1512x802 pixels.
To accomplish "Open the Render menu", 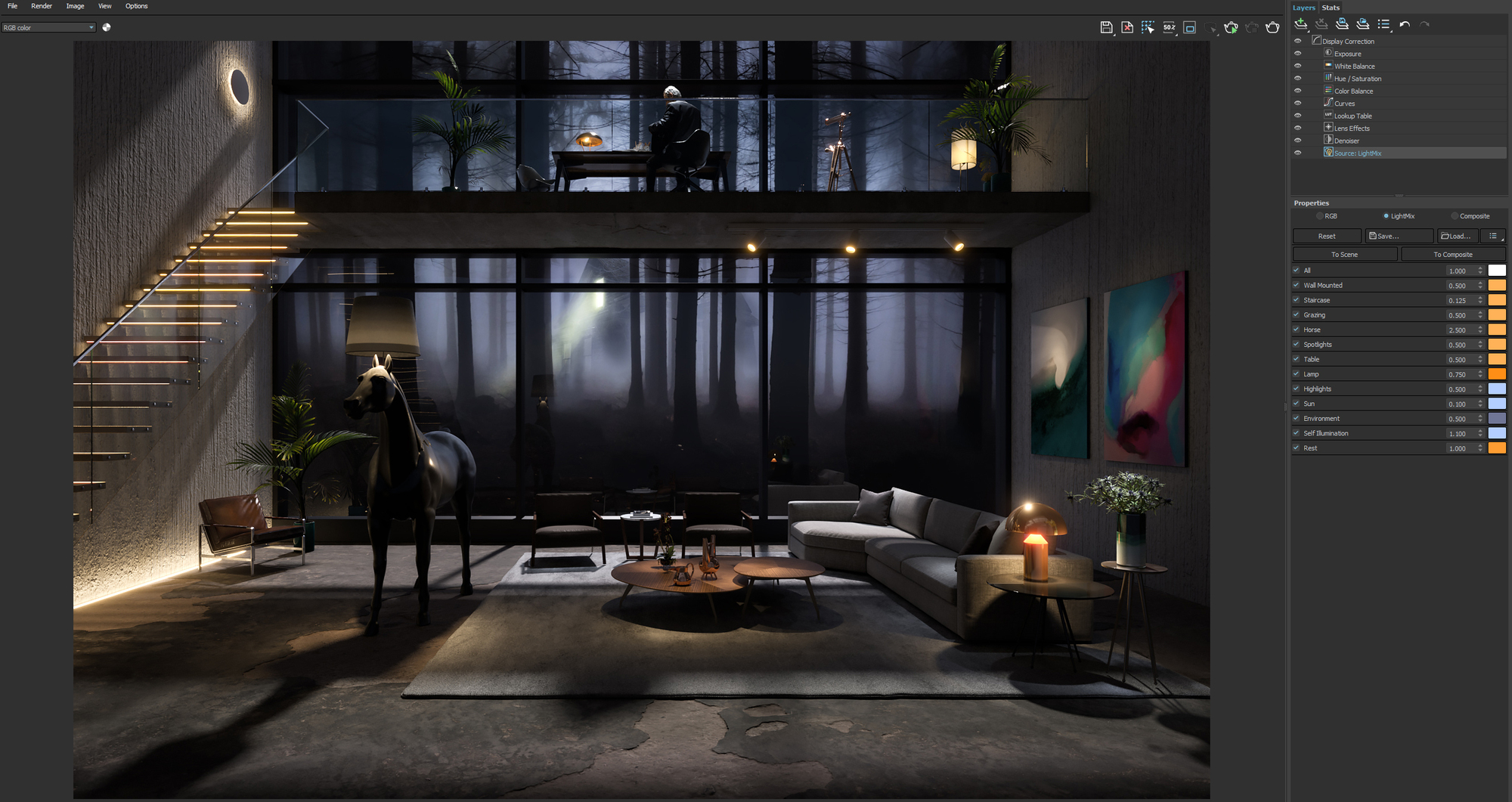I will pos(42,6).
